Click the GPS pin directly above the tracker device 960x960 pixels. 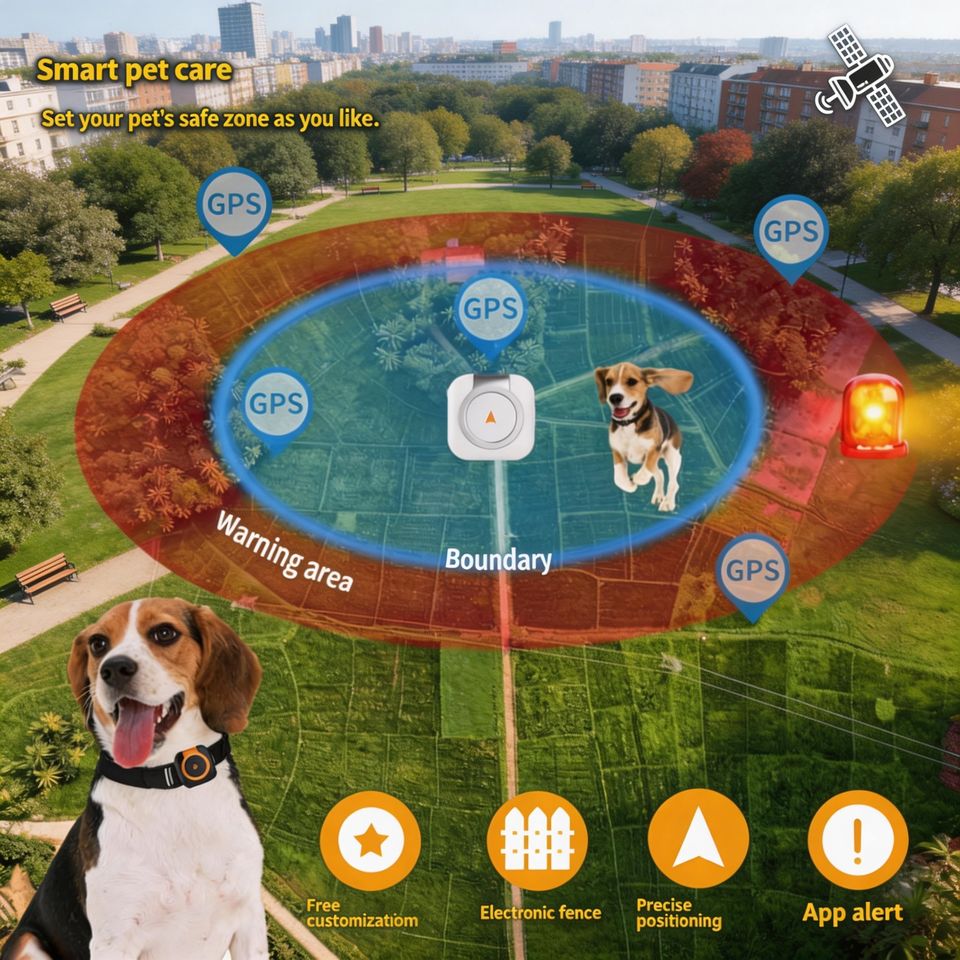[x=490, y=312]
